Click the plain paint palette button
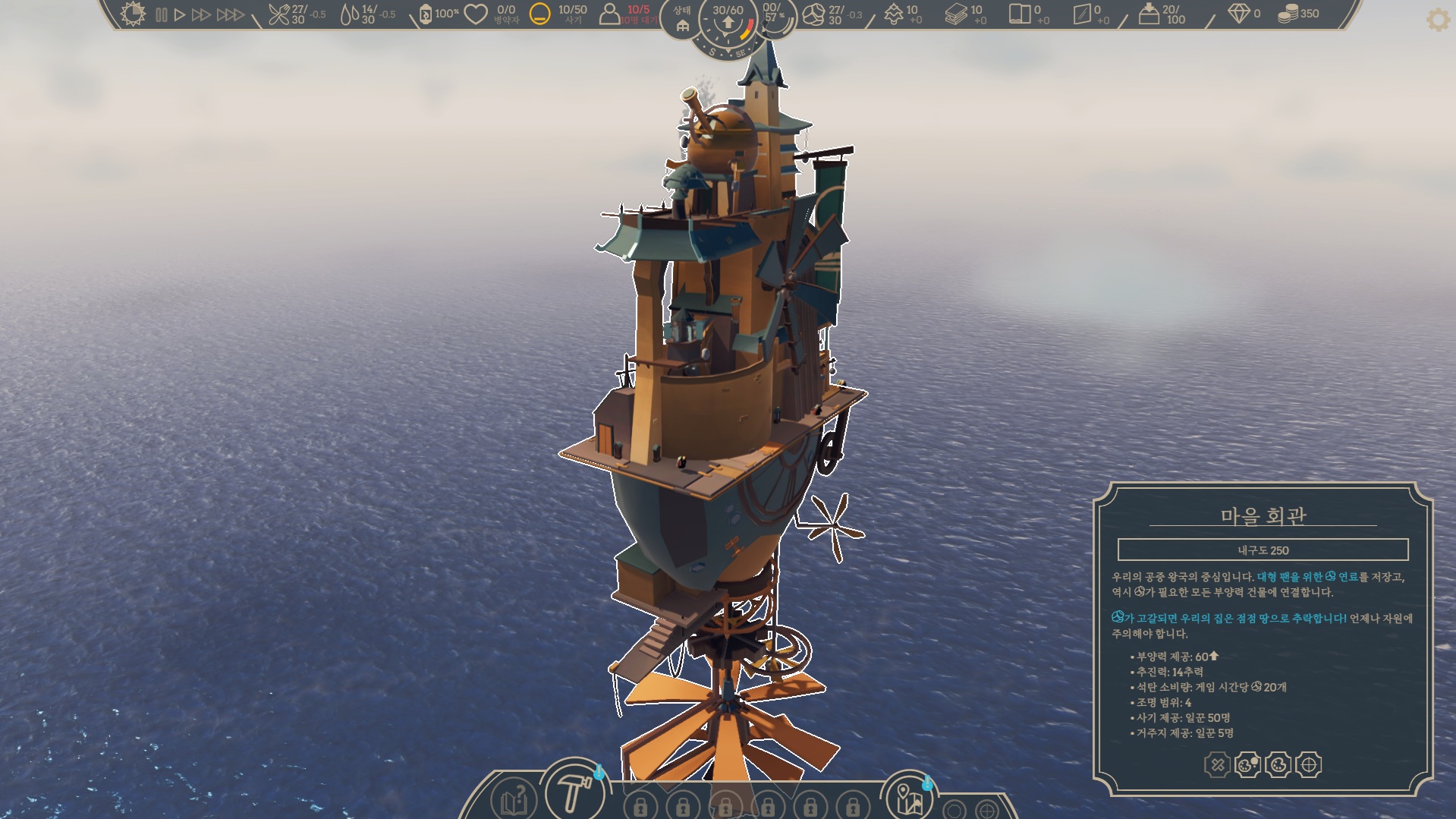The height and width of the screenshot is (819, 1456). tap(1278, 764)
